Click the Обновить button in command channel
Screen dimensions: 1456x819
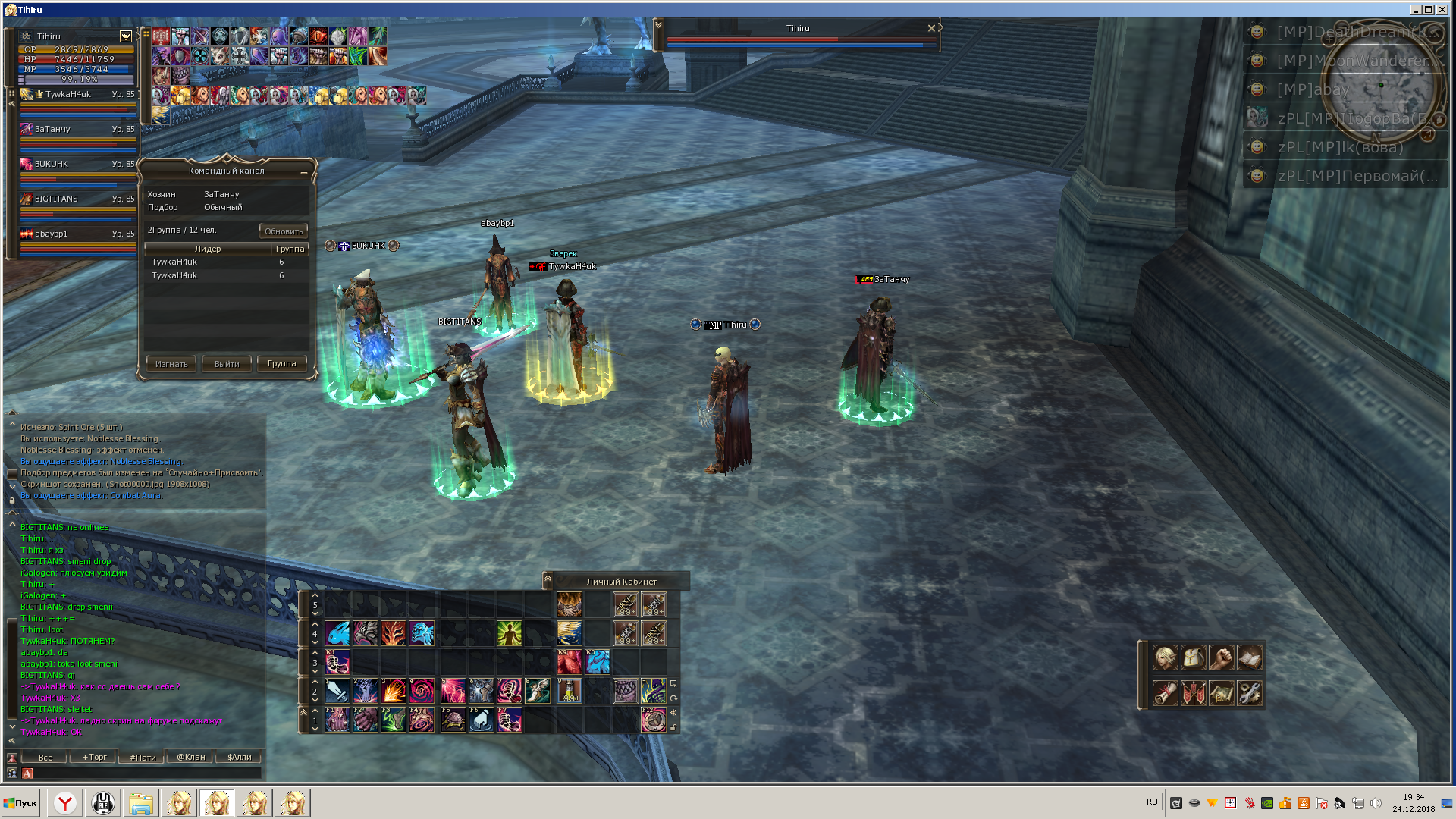[x=284, y=231]
